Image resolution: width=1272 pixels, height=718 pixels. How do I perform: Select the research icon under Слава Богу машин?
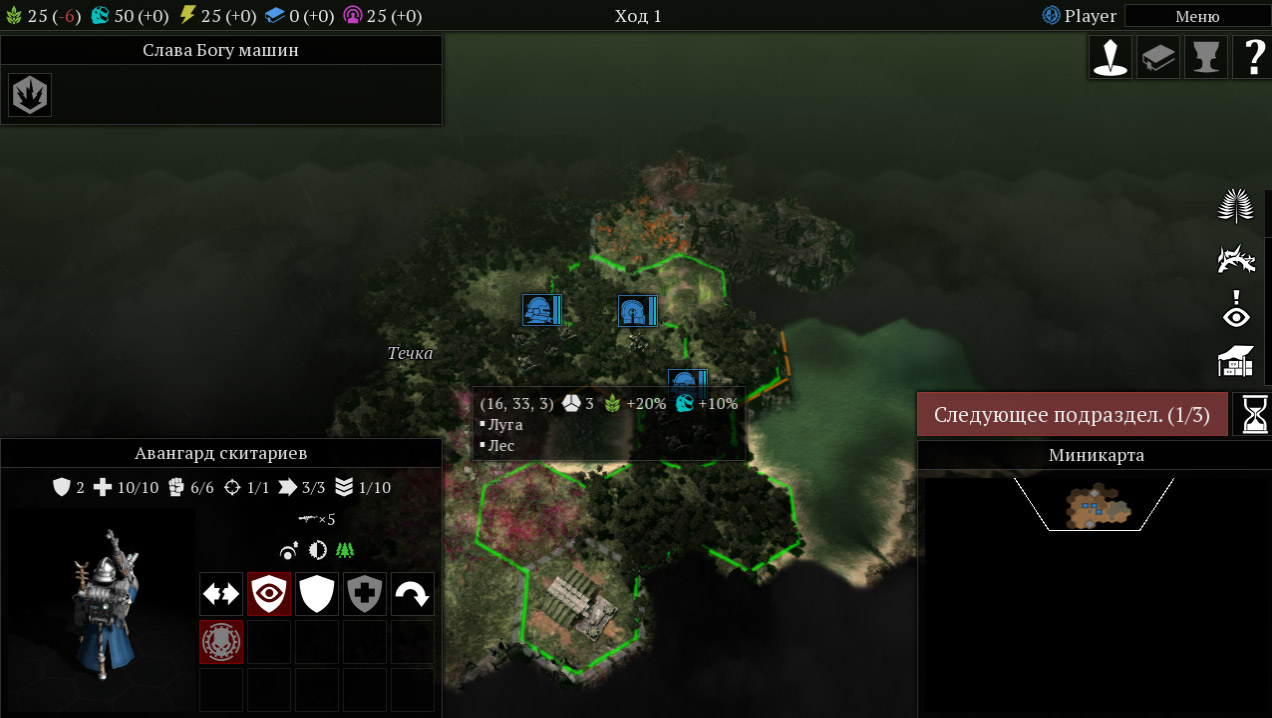(x=30, y=95)
